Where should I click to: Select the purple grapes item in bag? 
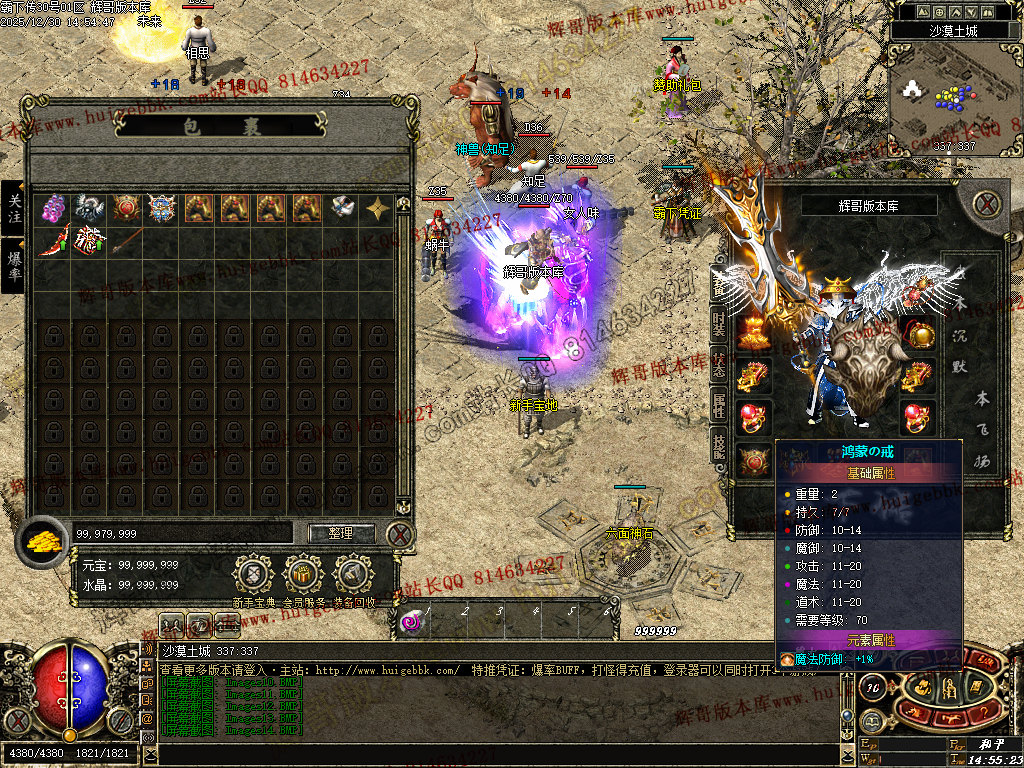coord(52,208)
